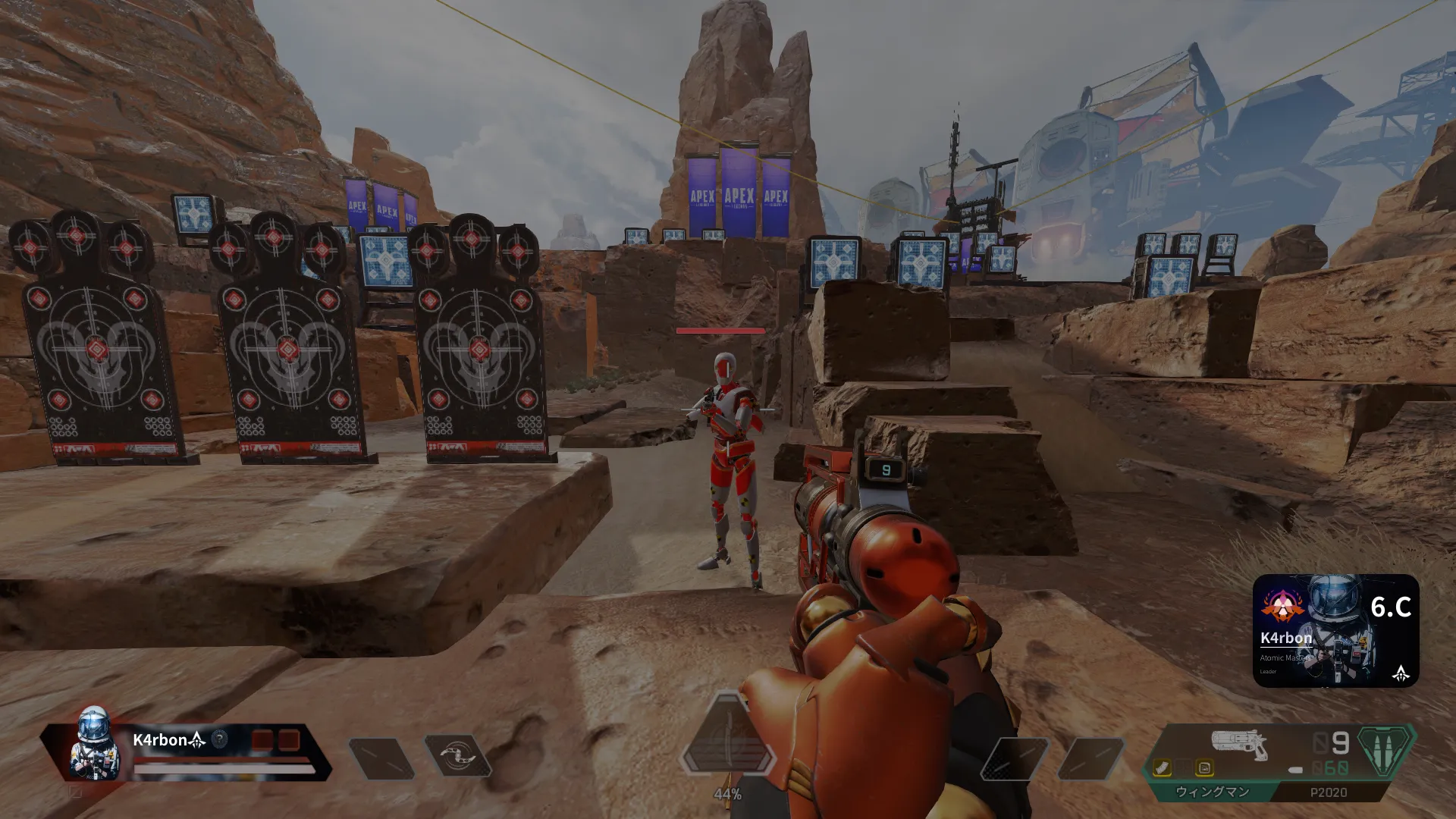Click the gold magazine attachment slot
The height and width of the screenshot is (819, 1456).
point(1162,768)
